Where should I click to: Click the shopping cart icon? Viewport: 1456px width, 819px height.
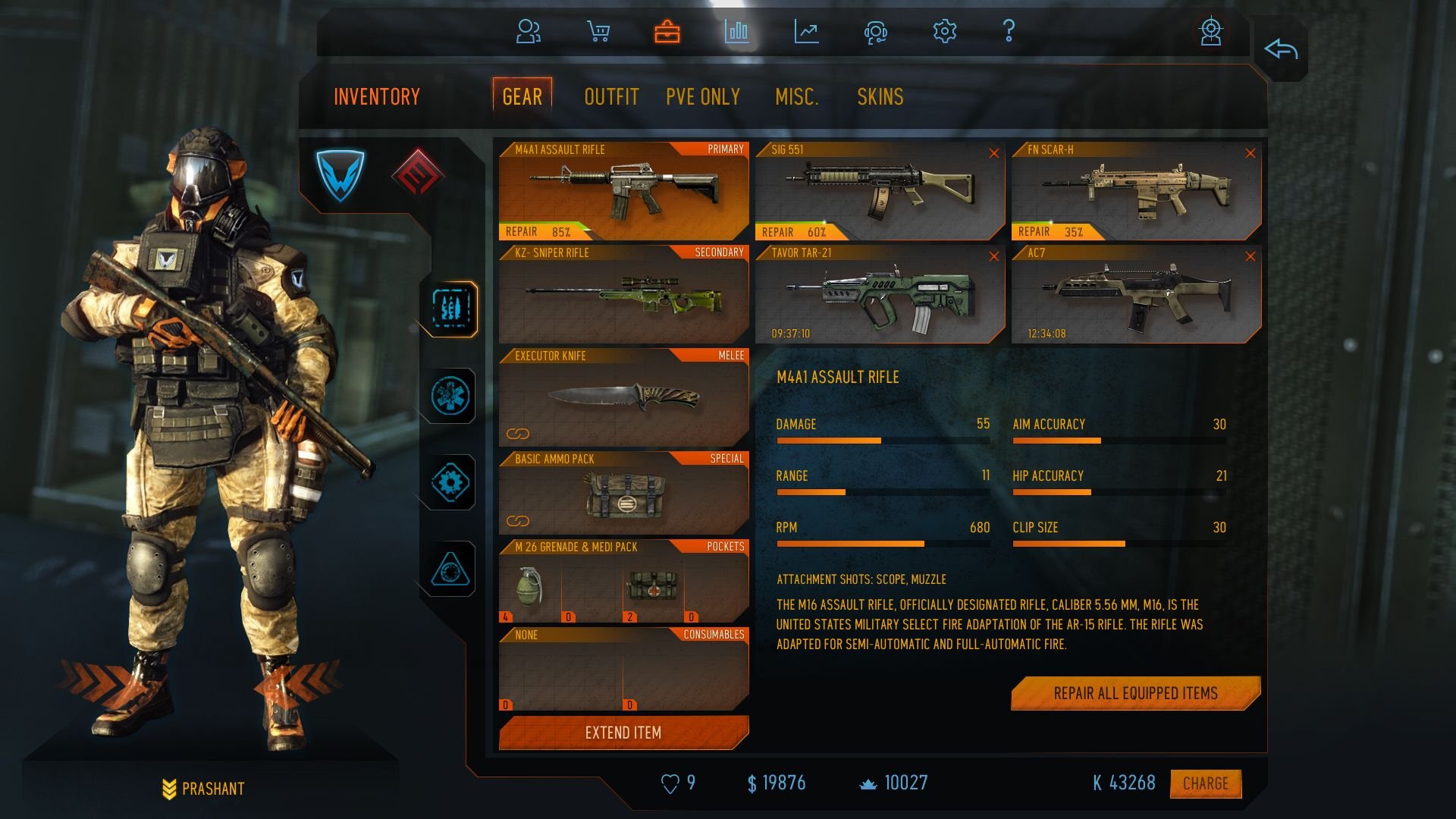pyautogui.click(x=598, y=31)
